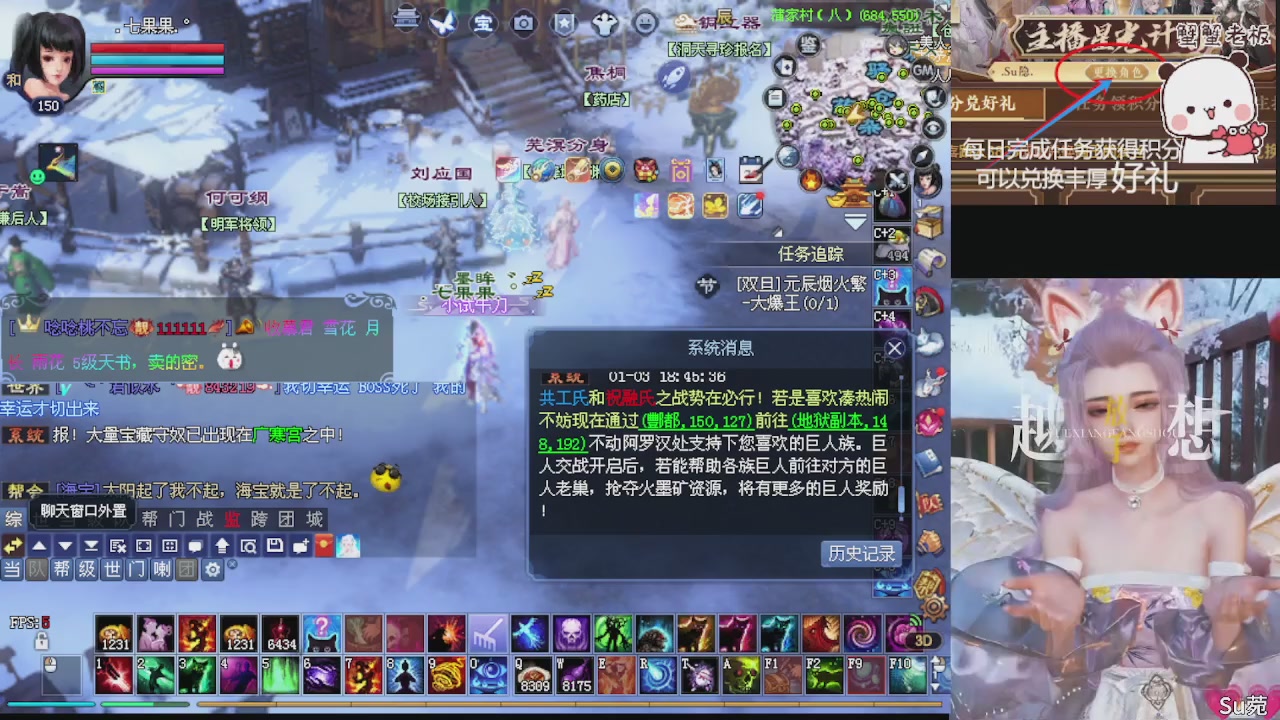Switch to the 综 chat tab
This screenshot has width=1280, height=720.
(x=14, y=518)
